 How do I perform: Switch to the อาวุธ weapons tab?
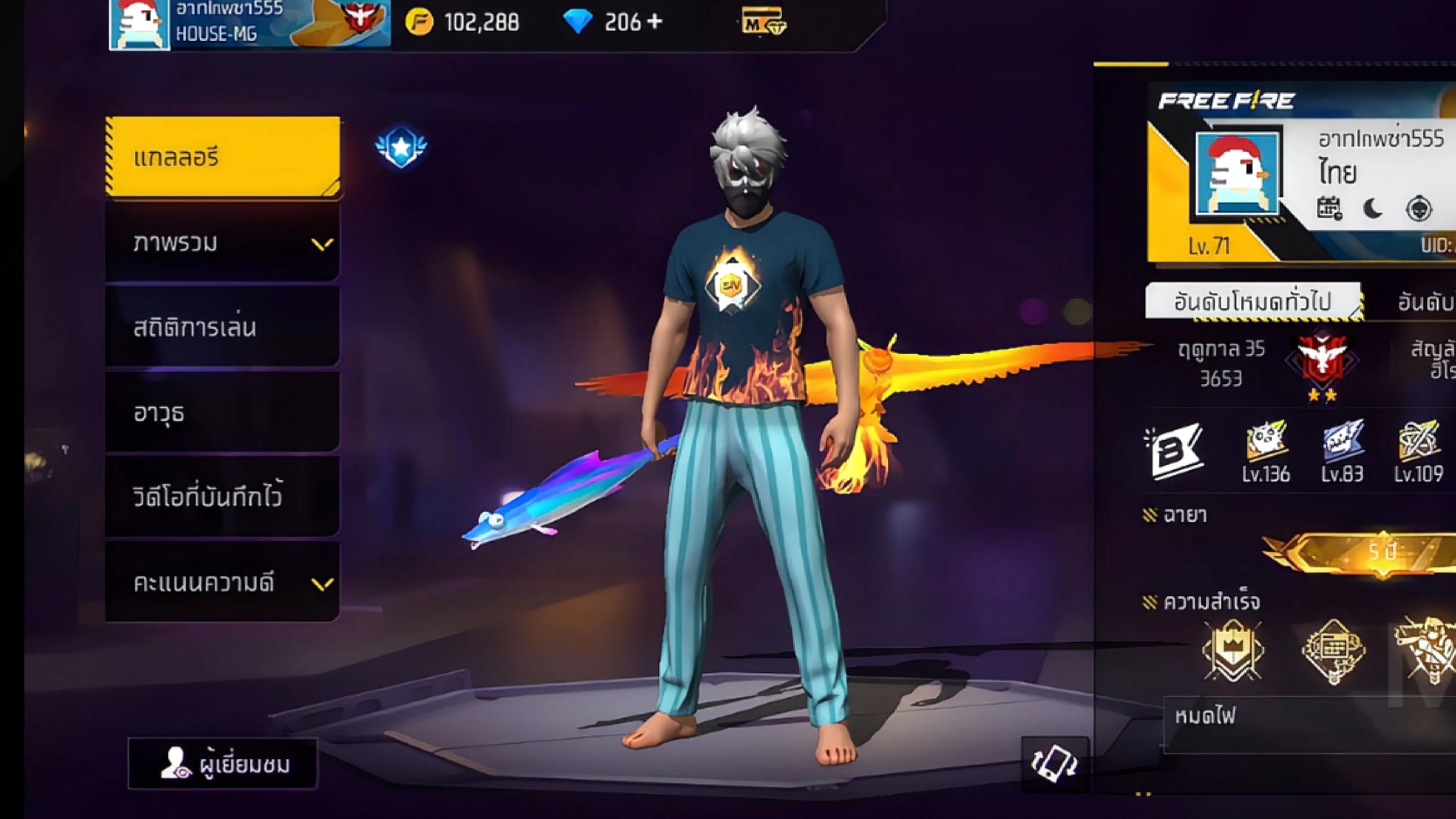click(x=223, y=413)
